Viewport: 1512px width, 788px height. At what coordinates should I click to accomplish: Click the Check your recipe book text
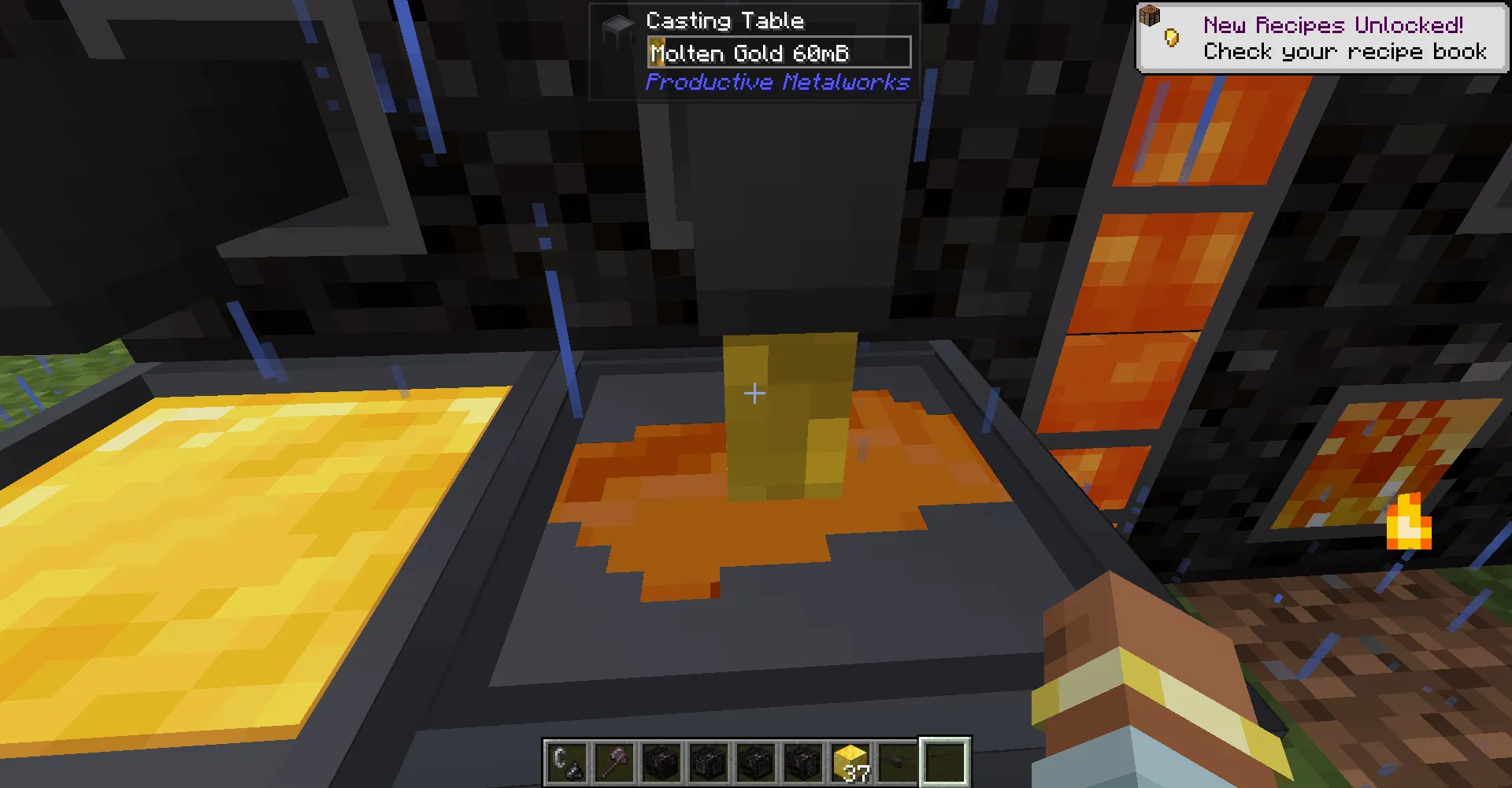(1343, 52)
